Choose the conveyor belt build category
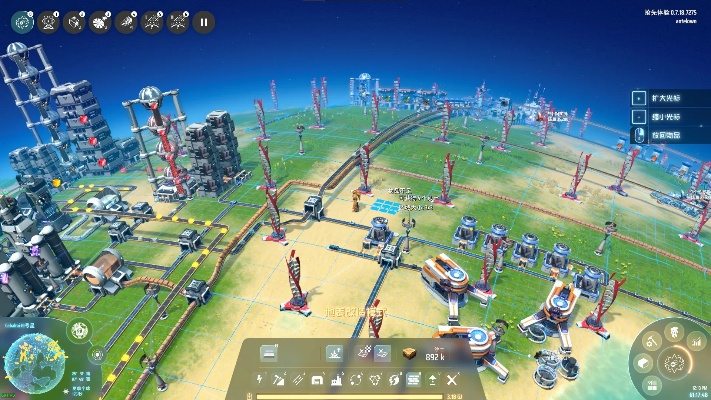 pos(299,380)
